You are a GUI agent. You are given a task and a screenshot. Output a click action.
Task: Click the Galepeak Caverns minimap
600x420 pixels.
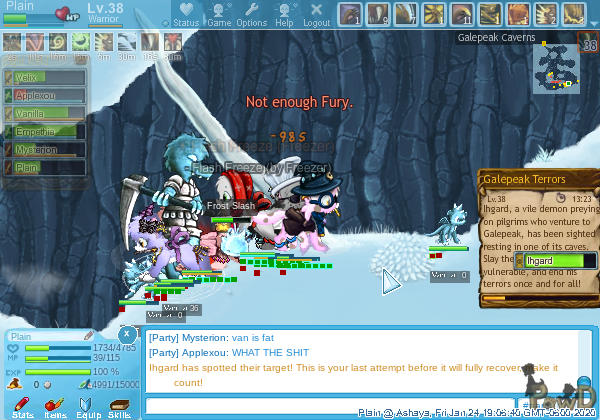point(553,67)
